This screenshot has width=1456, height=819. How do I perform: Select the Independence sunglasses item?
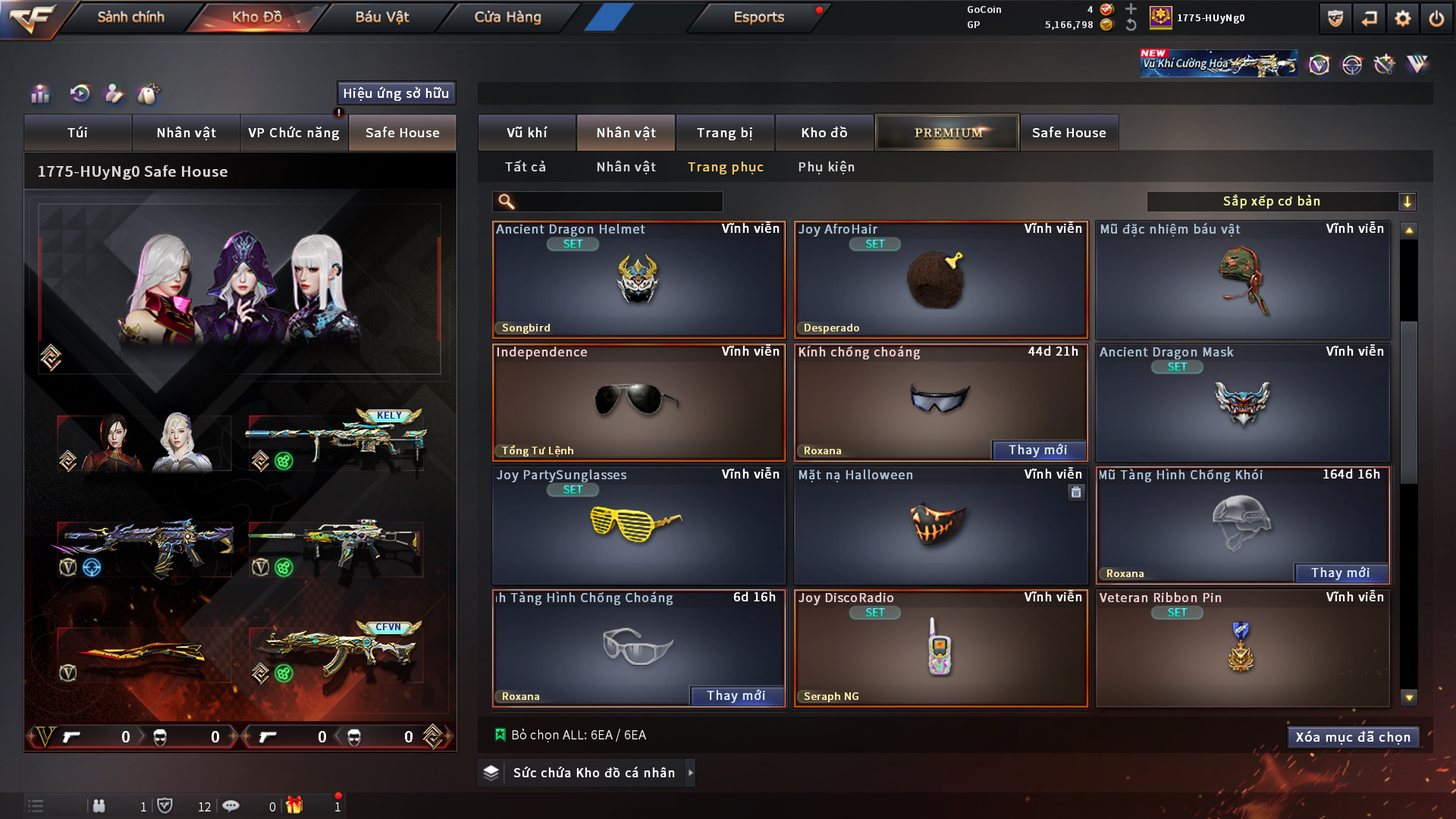pyautogui.click(x=638, y=403)
